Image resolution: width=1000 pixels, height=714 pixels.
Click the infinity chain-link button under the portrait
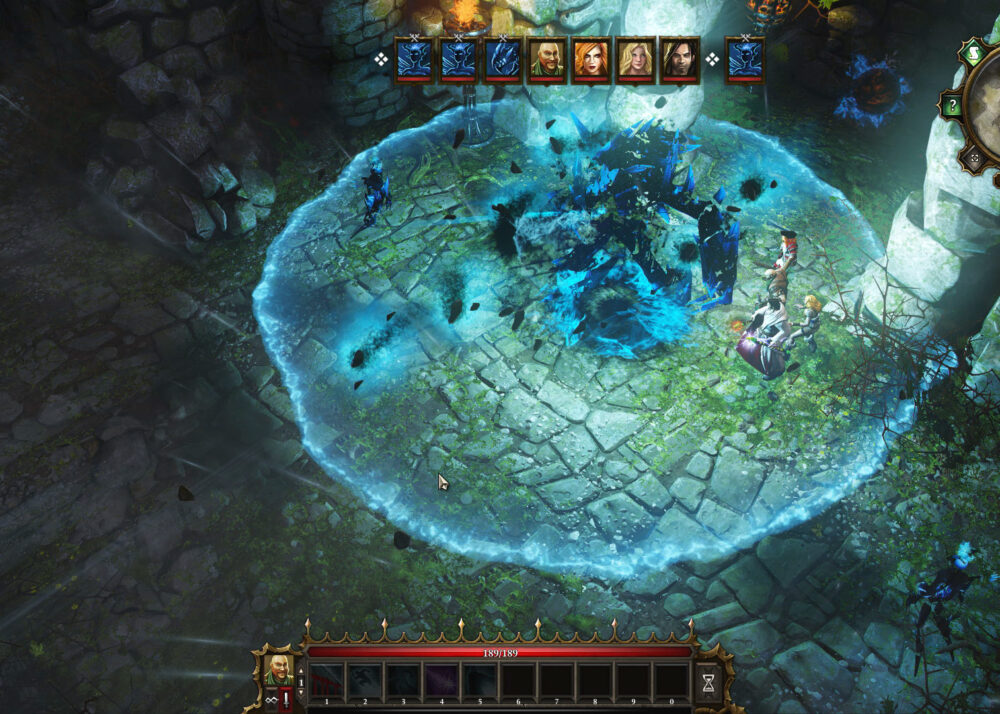coord(269,699)
